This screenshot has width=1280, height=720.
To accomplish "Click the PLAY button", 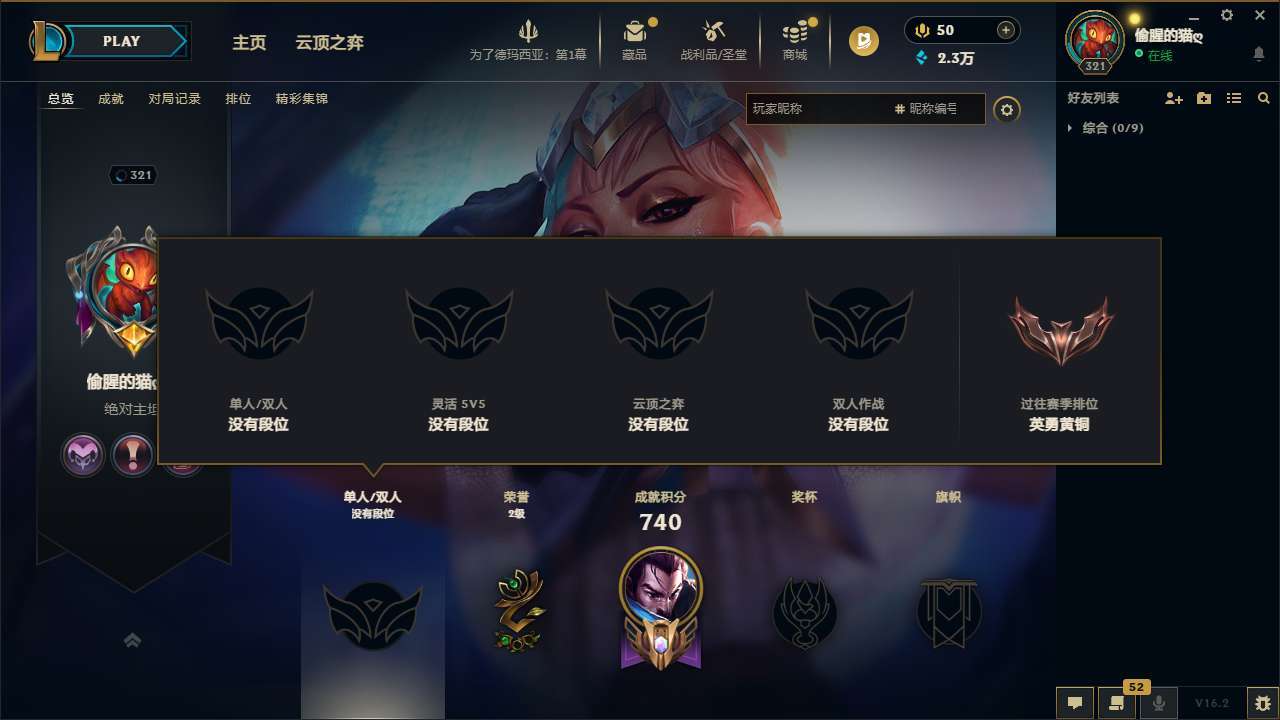I will click(x=122, y=40).
